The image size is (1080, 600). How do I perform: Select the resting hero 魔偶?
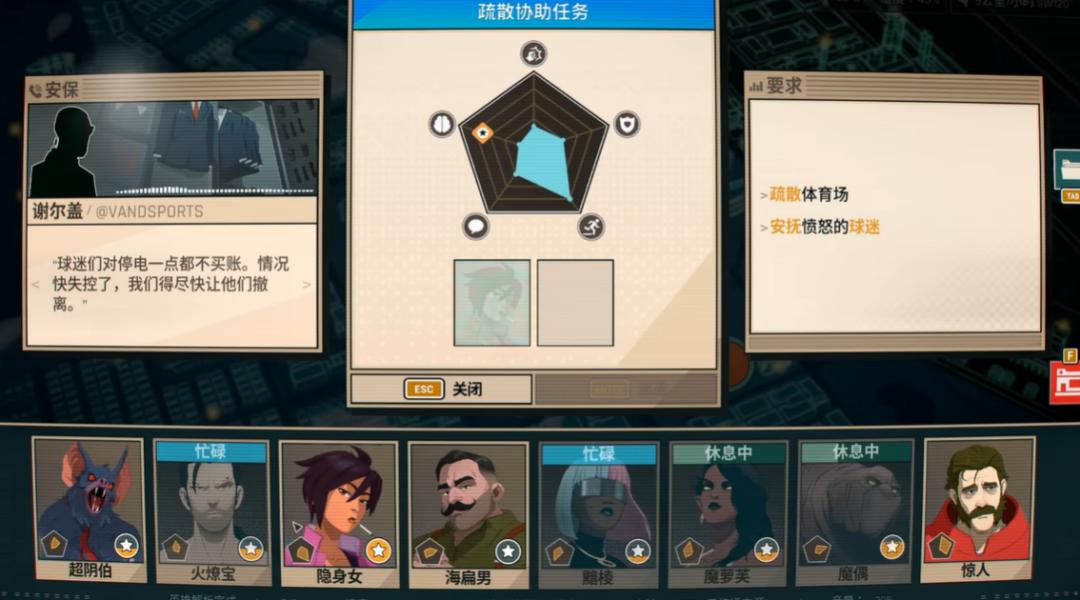click(x=855, y=512)
